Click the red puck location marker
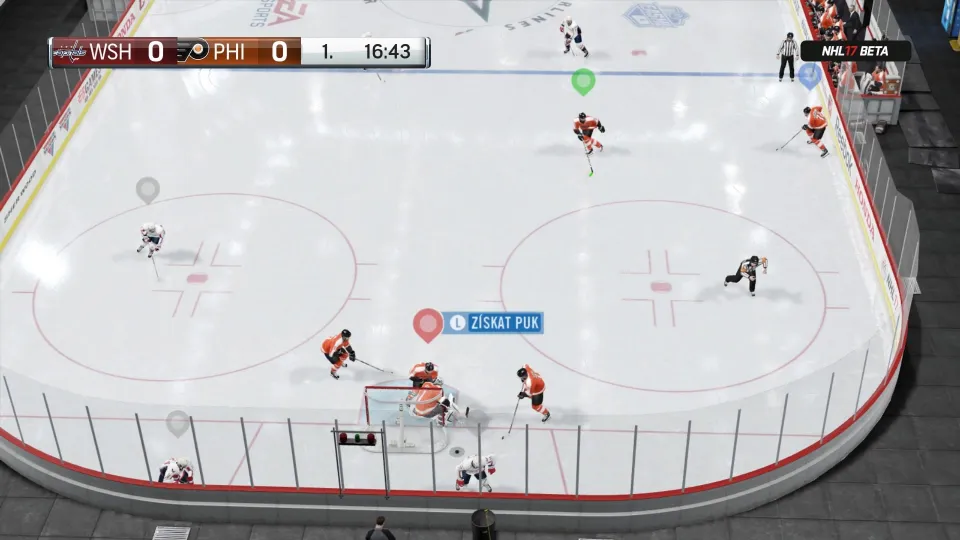The height and width of the screenshot is (540, 960). click(x=428, y=323)
